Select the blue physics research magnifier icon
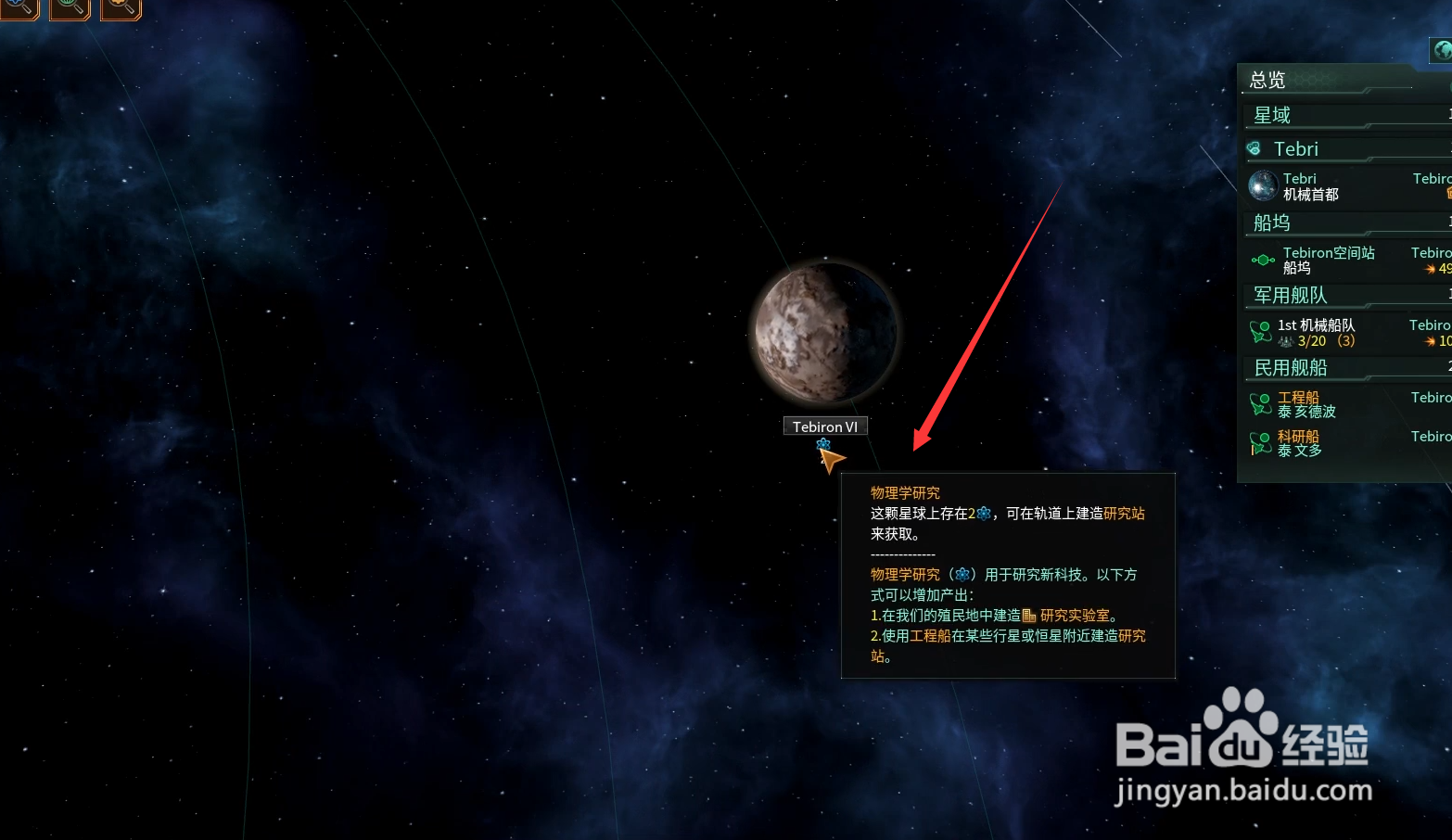 coord(19,9)
